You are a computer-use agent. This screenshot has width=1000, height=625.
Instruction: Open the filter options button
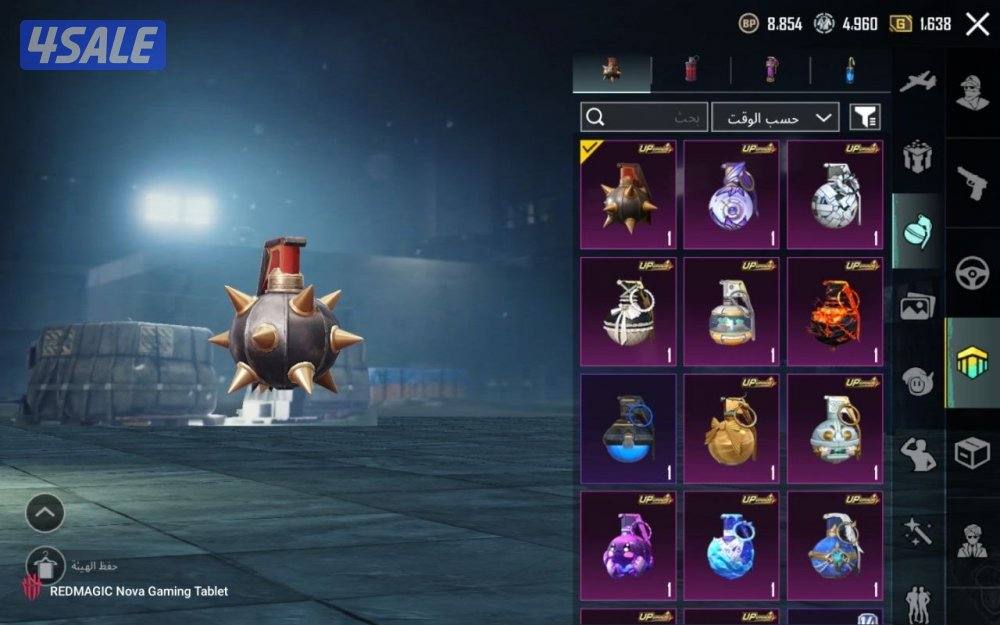pos(865,117)
